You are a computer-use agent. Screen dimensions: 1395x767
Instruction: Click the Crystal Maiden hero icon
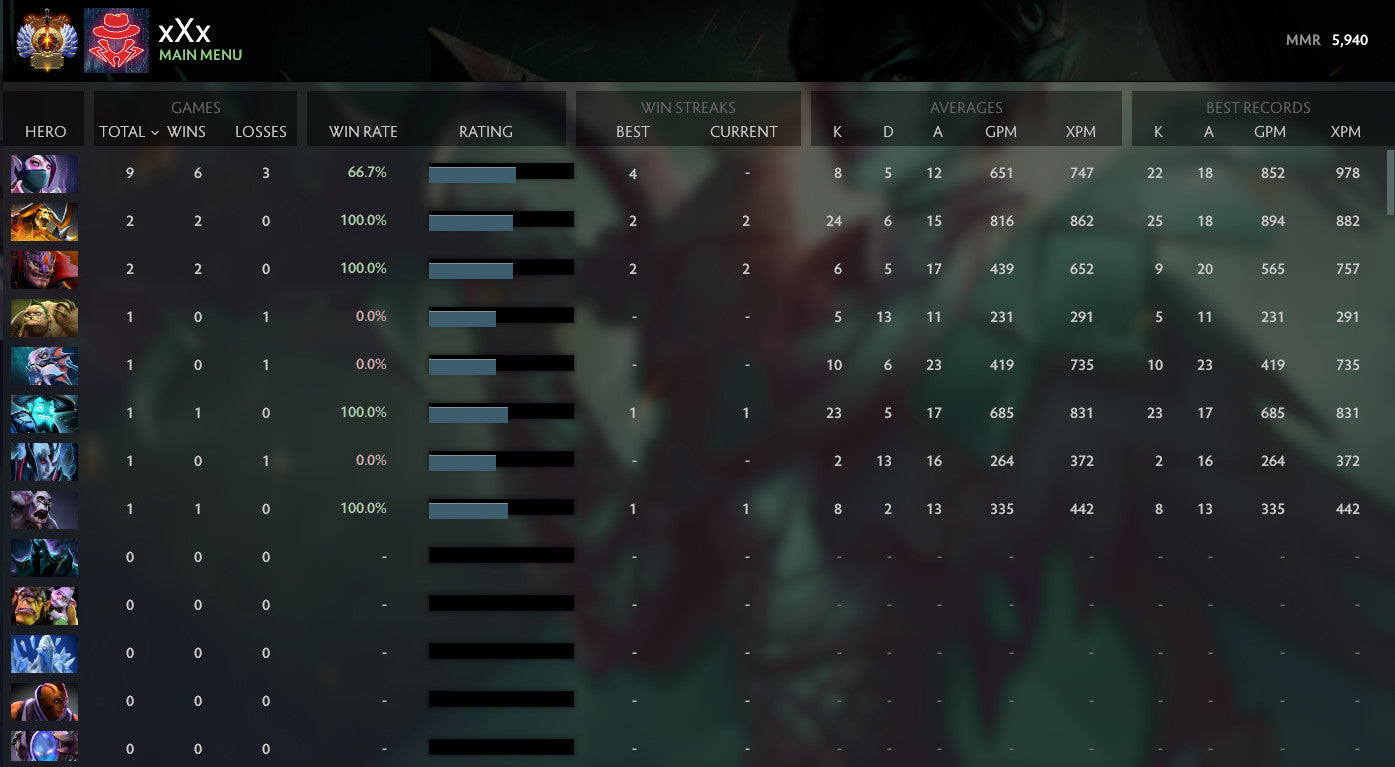(44, 654)
